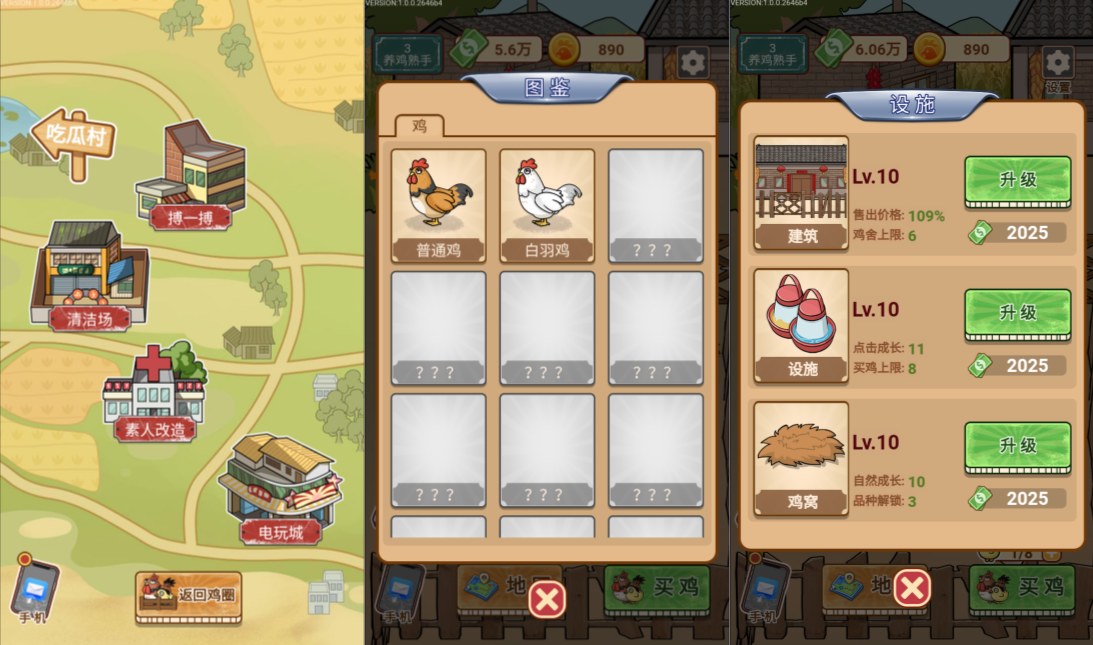Screen dimensions: 1093x645
Task: View the 白羽鸡 white chicken card
Action: [x=547, y=206]
